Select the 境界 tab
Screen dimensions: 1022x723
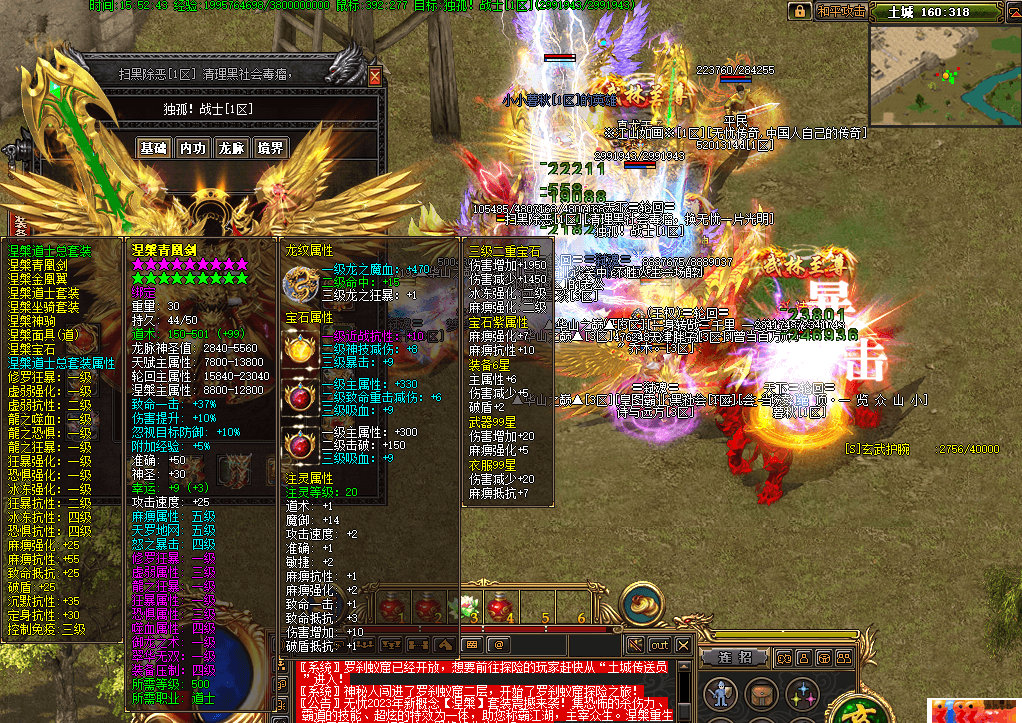tap(270, 148)
